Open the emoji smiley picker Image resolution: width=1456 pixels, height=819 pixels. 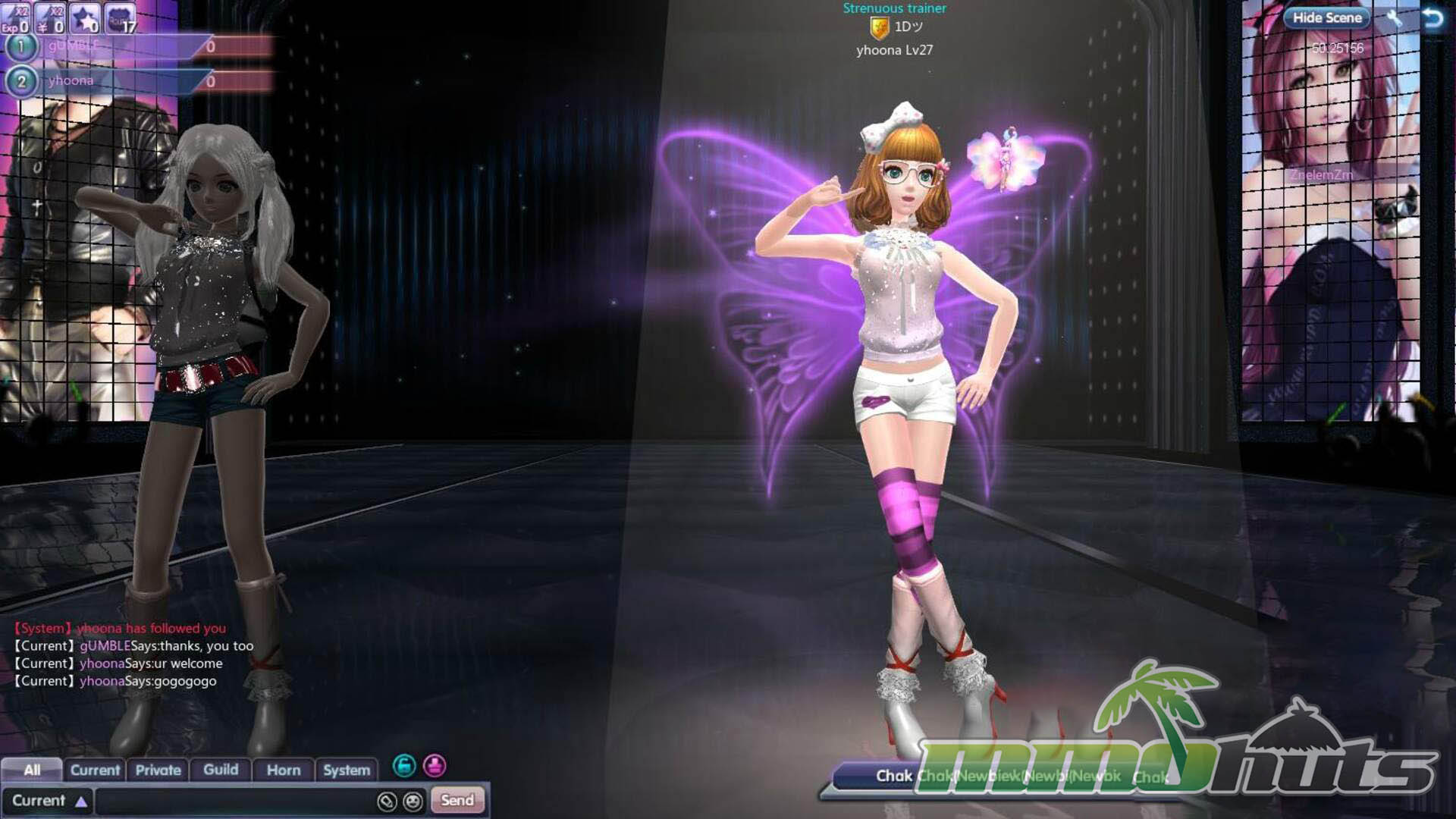coord(413,801)
